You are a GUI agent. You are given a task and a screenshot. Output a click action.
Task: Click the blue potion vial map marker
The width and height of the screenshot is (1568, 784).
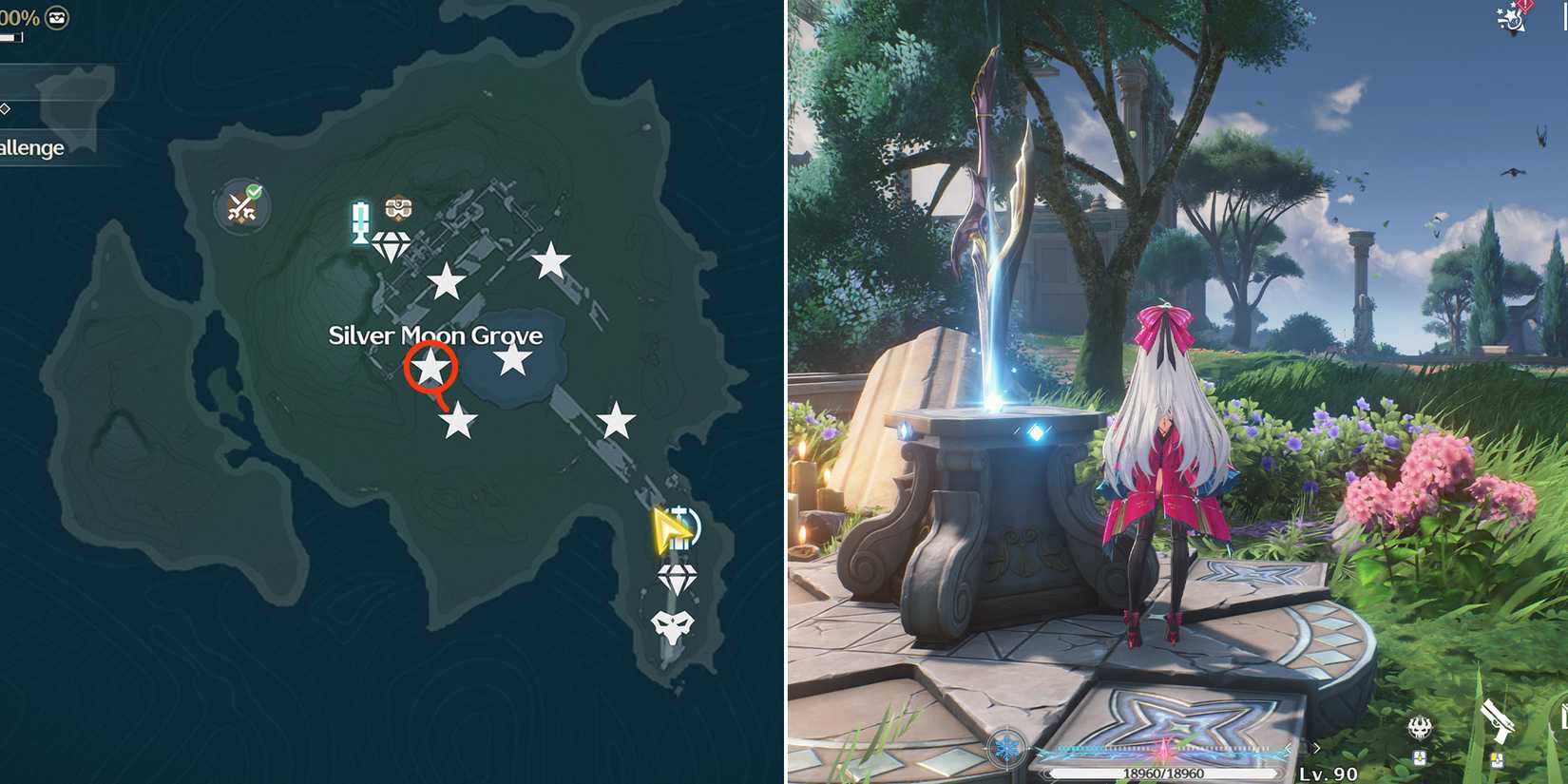[x=358, y=223]
